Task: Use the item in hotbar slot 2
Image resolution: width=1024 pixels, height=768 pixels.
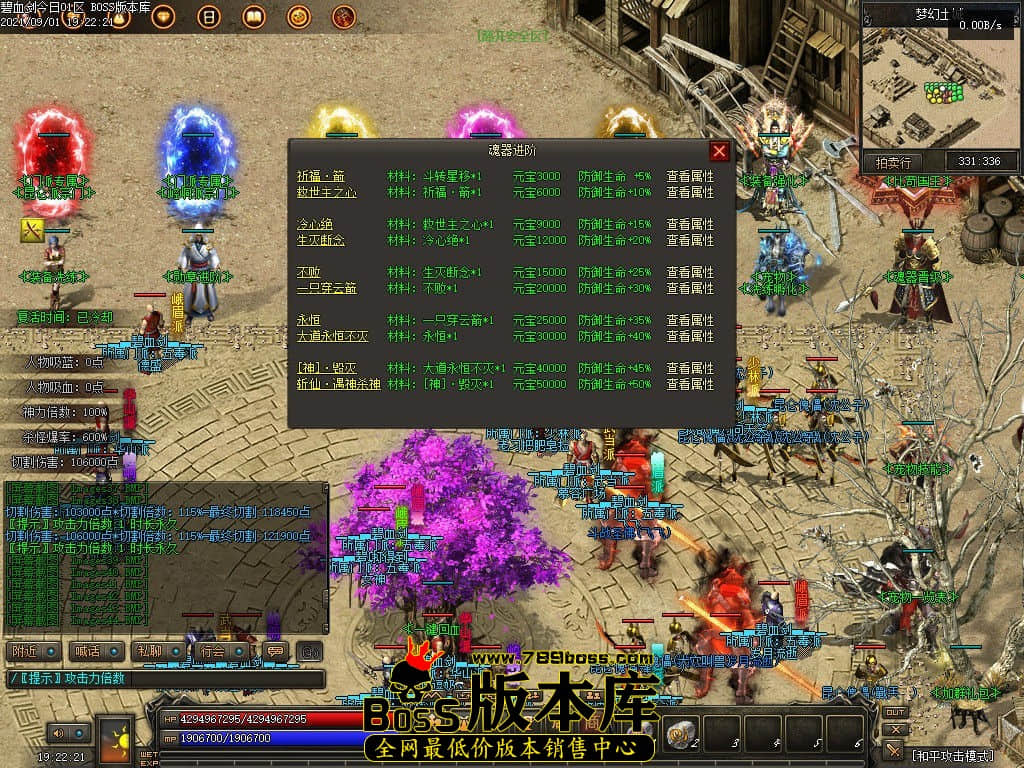Action: tap(682, 733)
